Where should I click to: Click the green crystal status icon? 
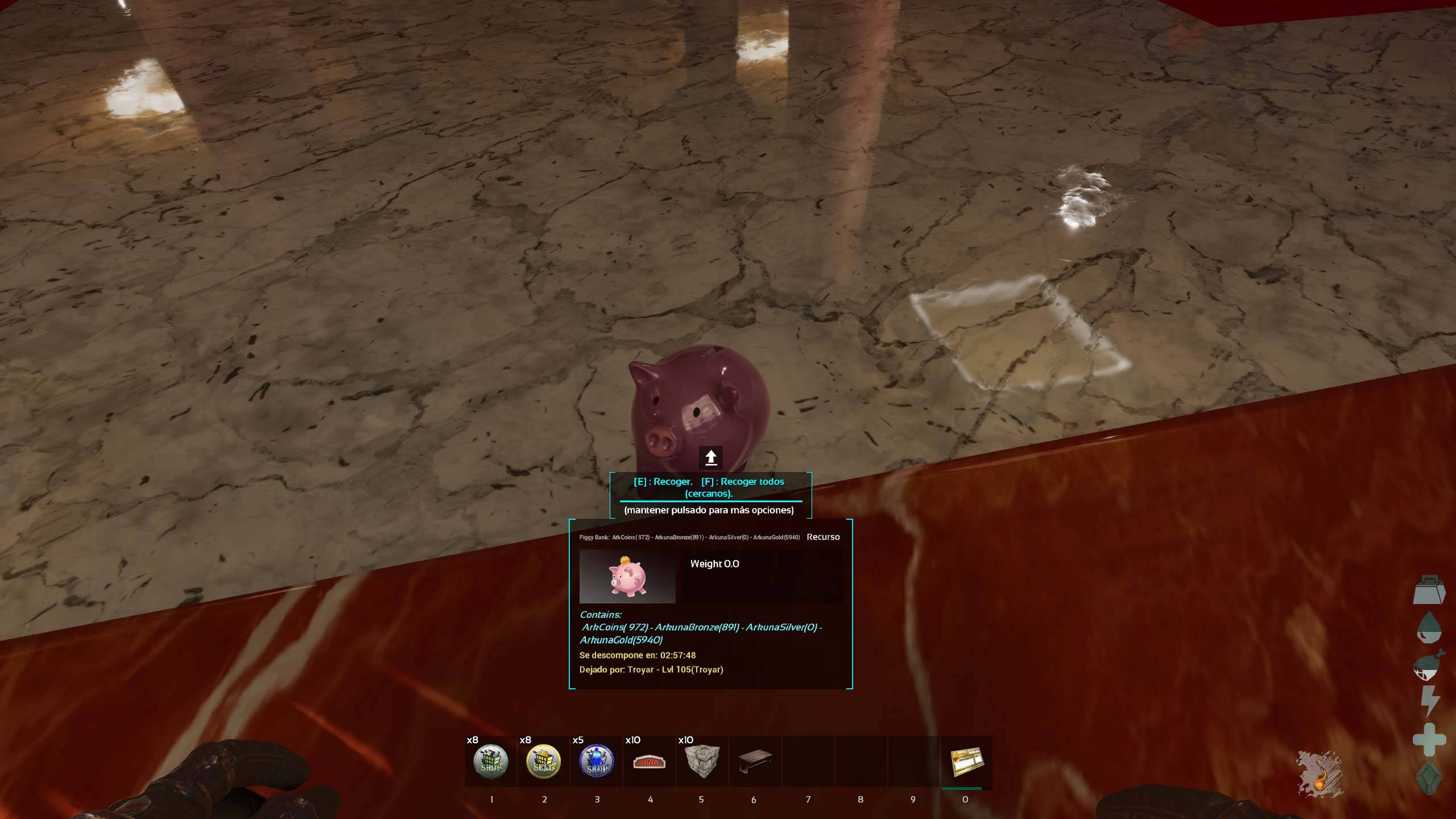coord(1429,777)
